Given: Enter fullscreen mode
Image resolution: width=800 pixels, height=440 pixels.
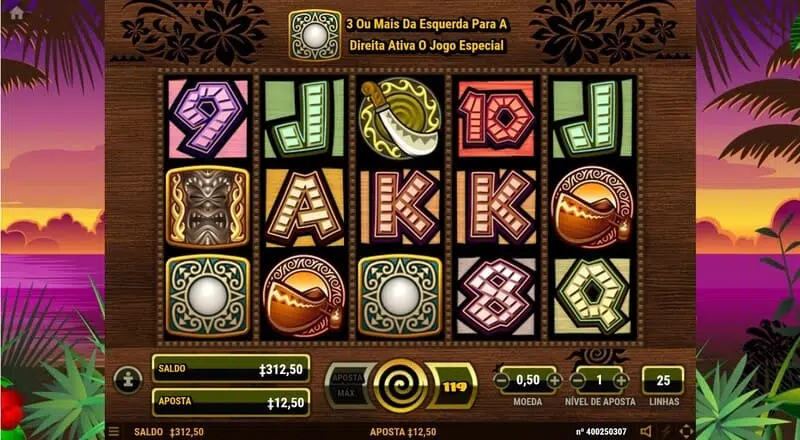Looking at the screenshot, I should click(x=686, y=432).
